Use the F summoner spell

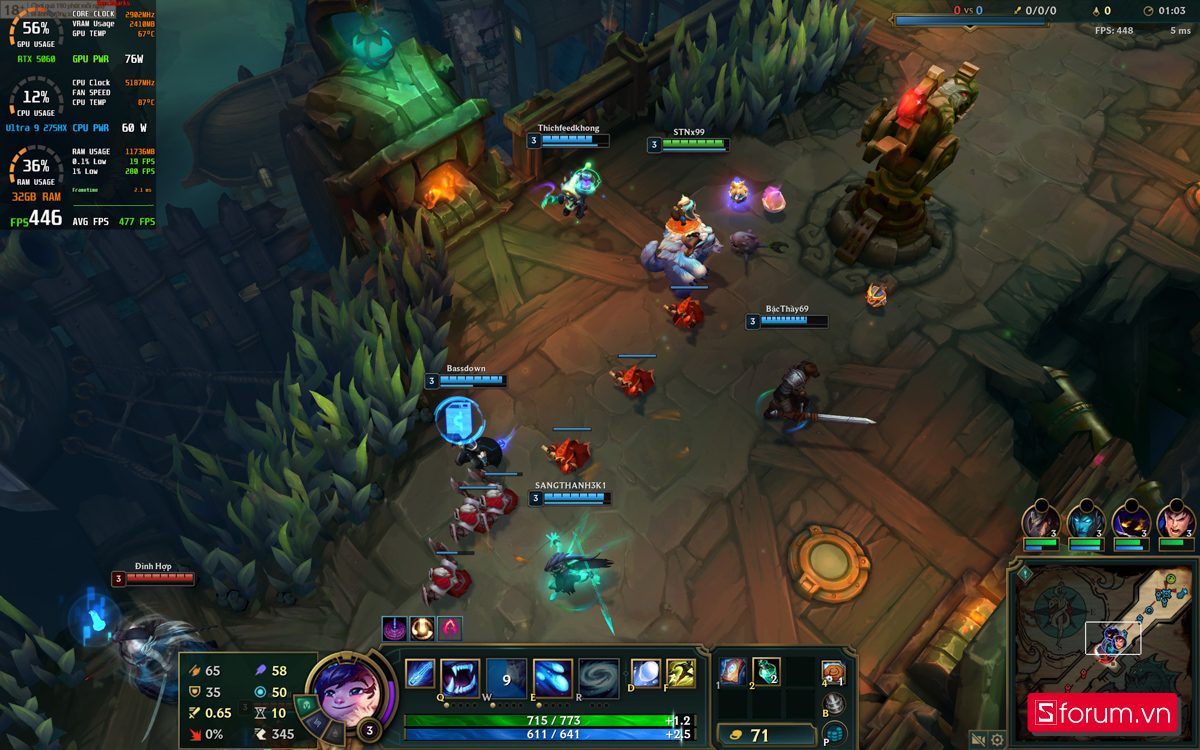681,673
